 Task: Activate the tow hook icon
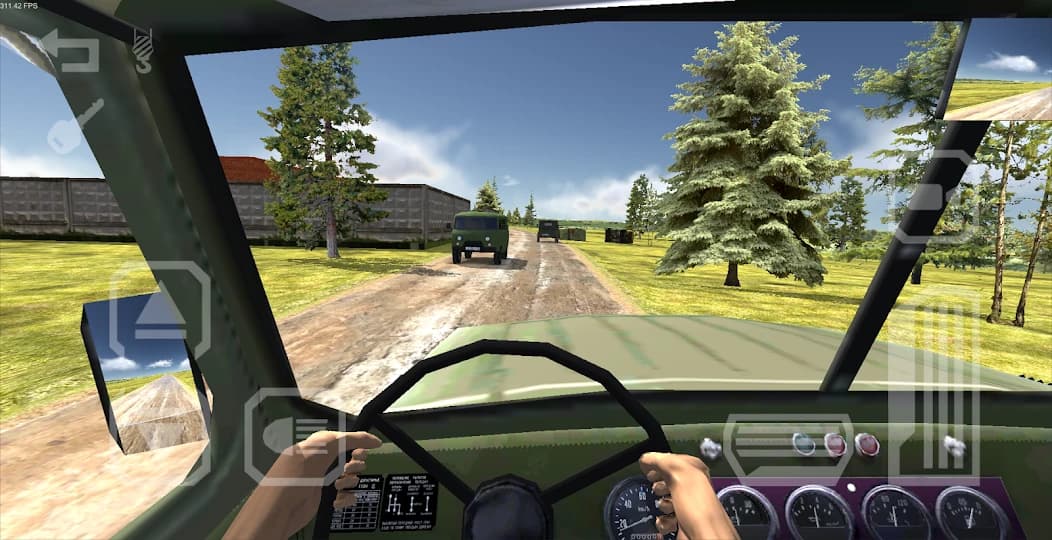(143, 48)
